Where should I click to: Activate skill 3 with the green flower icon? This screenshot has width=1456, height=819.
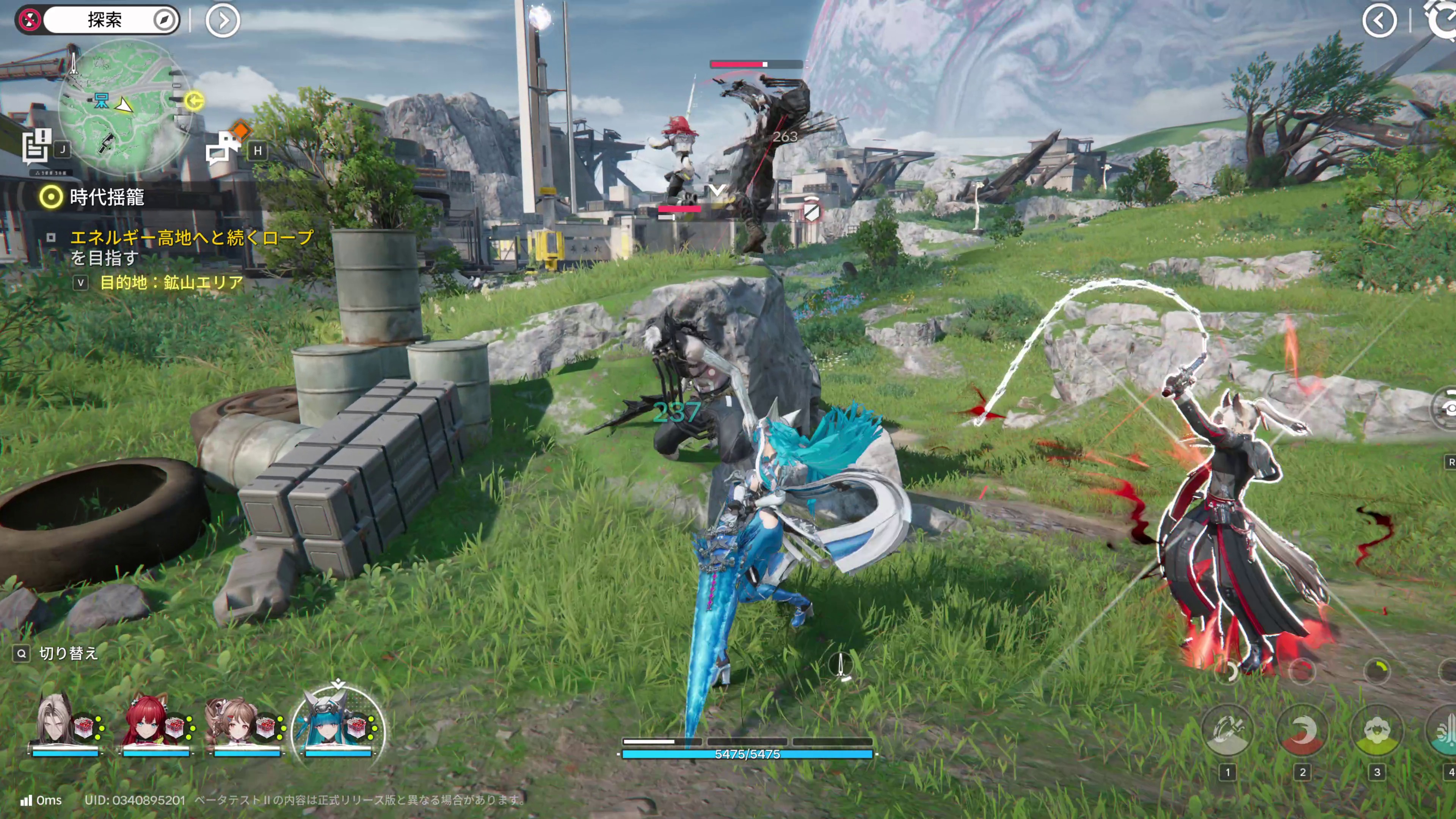(x=1377, y=731)
